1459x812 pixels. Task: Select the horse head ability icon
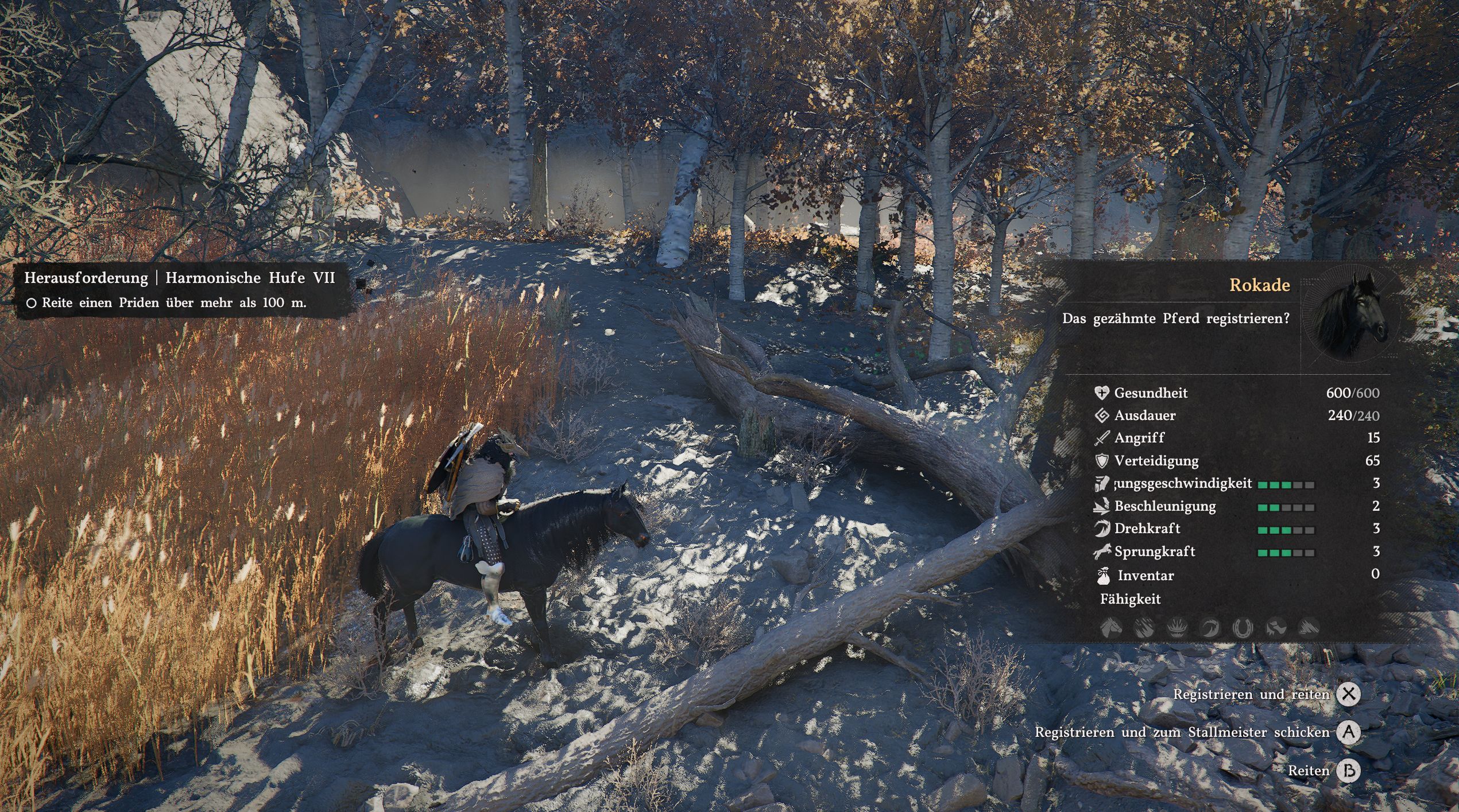(x=1110, y=628)
